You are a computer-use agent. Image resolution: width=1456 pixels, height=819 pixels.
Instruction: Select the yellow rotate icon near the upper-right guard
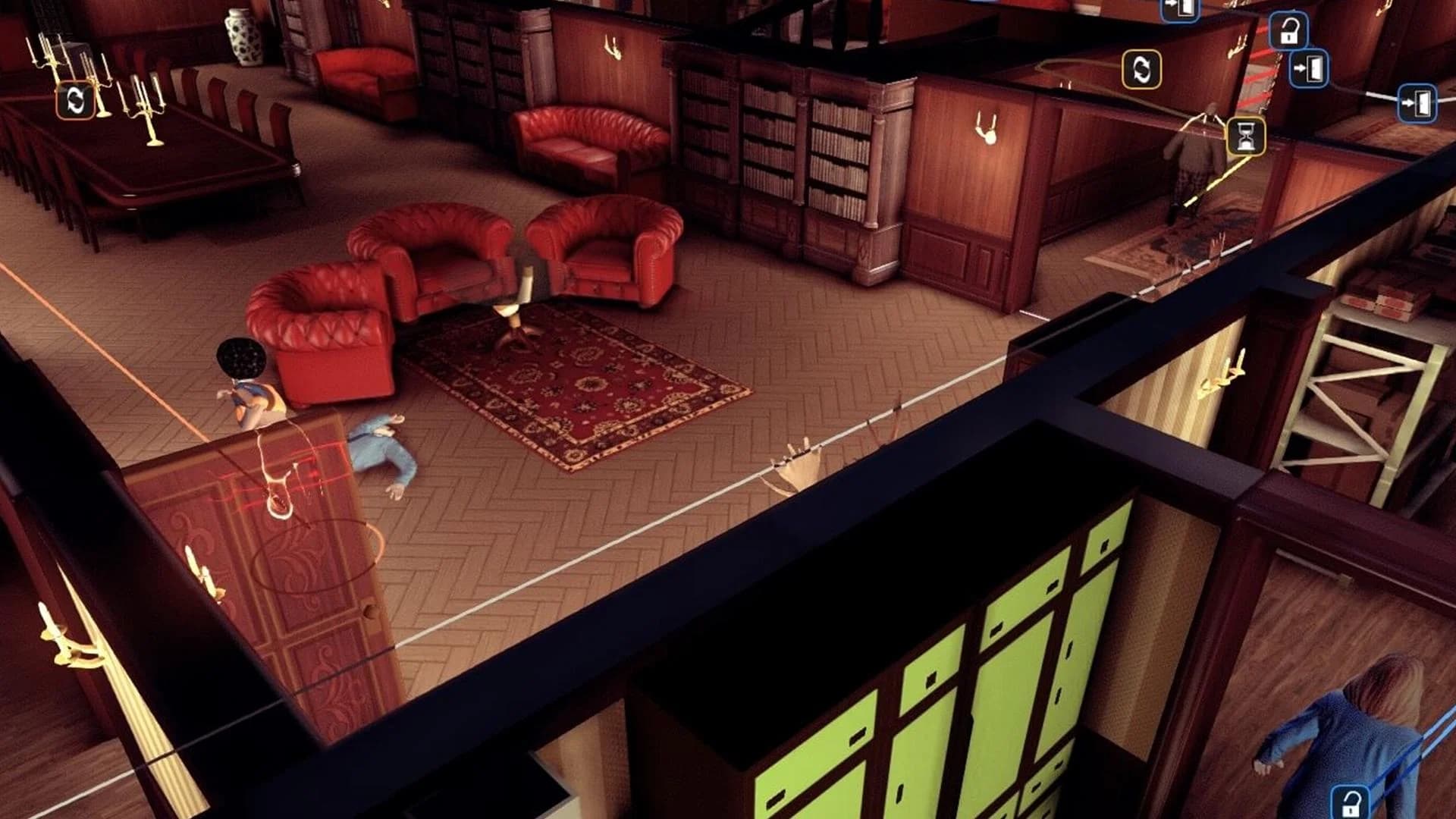coord(1141,69)
